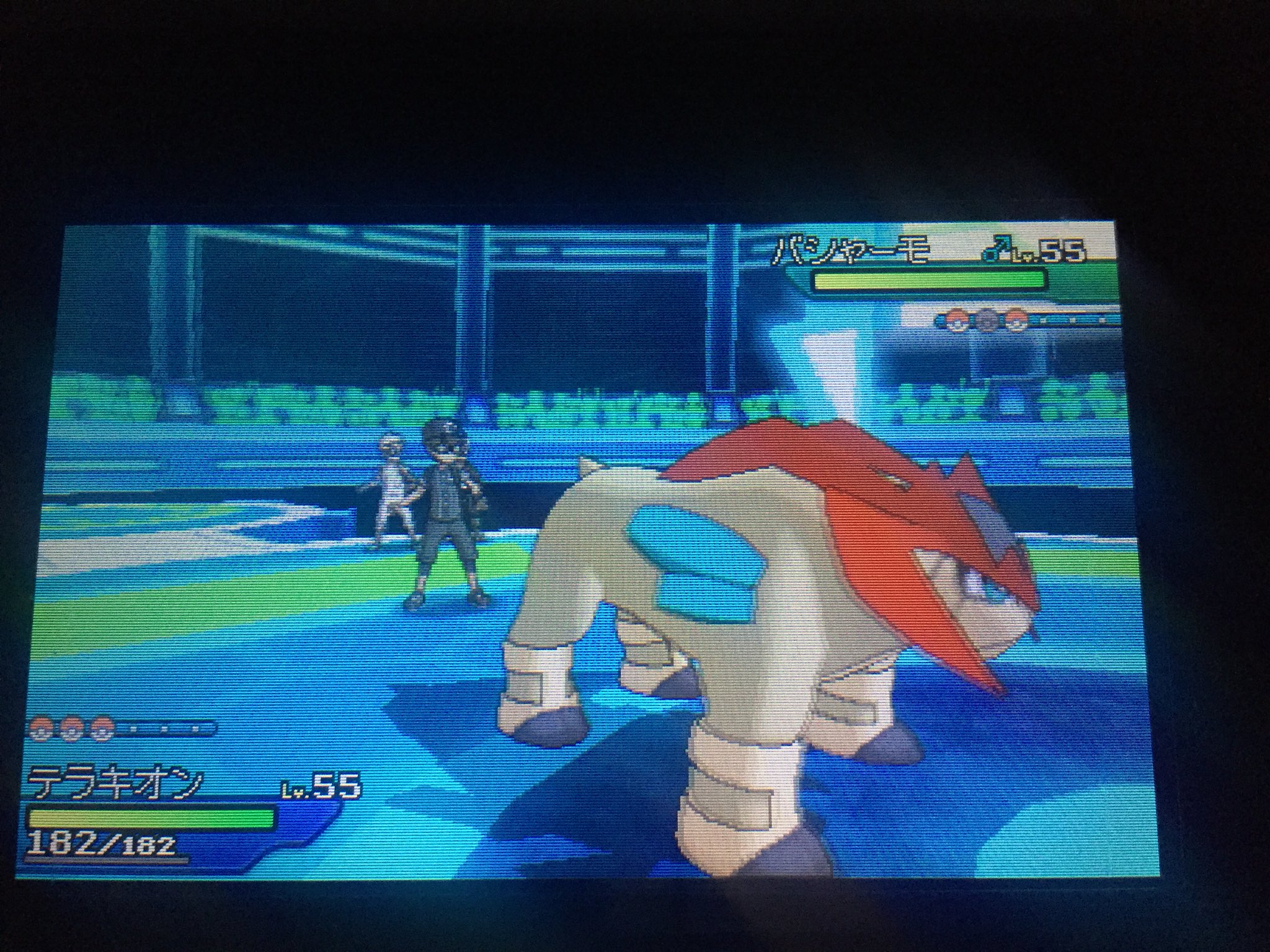The height and width of the screenshot is (952, 1270).
Task: Toggle the last empty slot in your party strip
Action: pyautogui.click(x=193, y=730)
